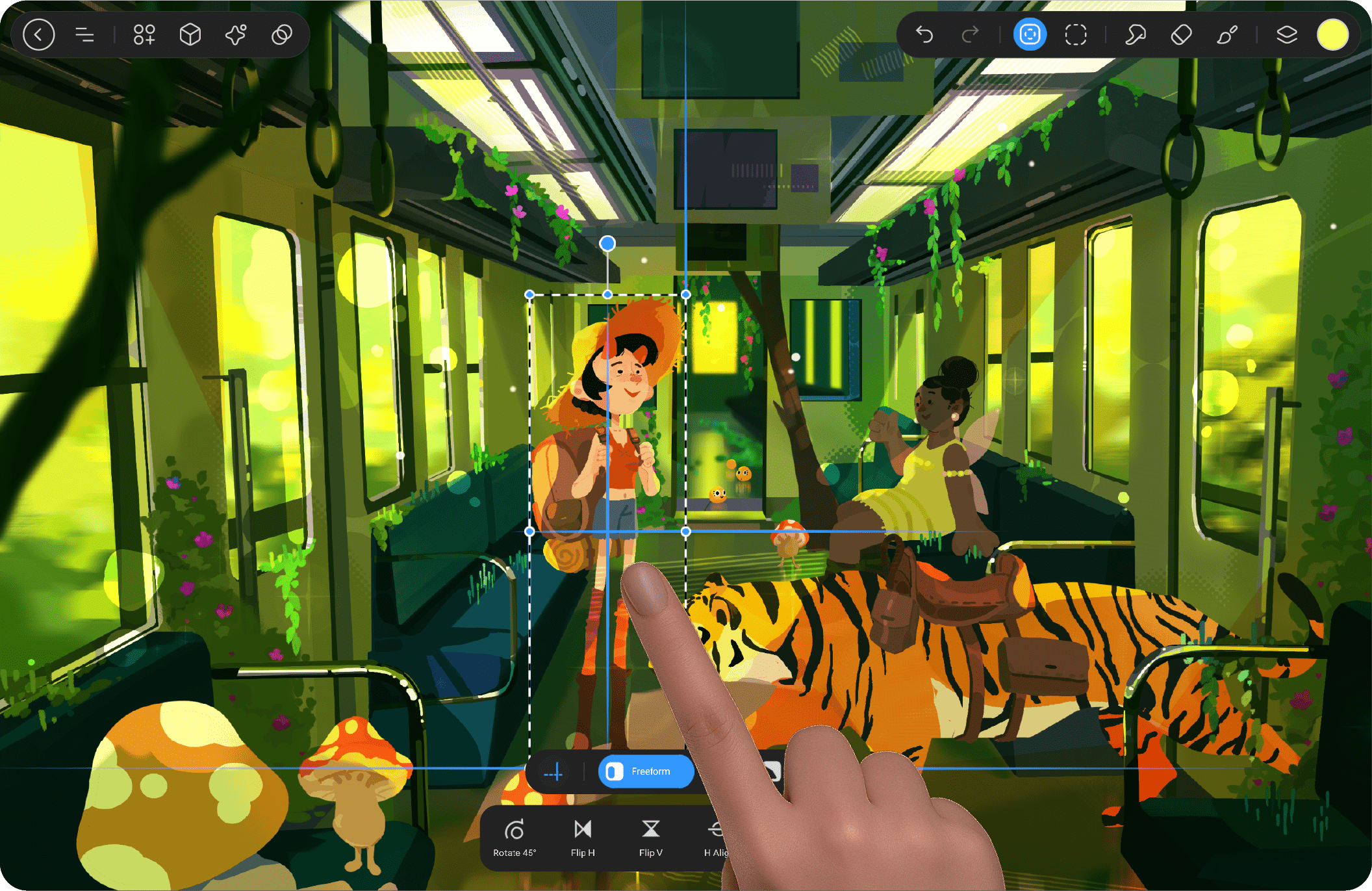Screen dimensions: 1372x891
Task: Pick the smudge finger tool
Action: pyautogui.click(x=1135, y=34)
